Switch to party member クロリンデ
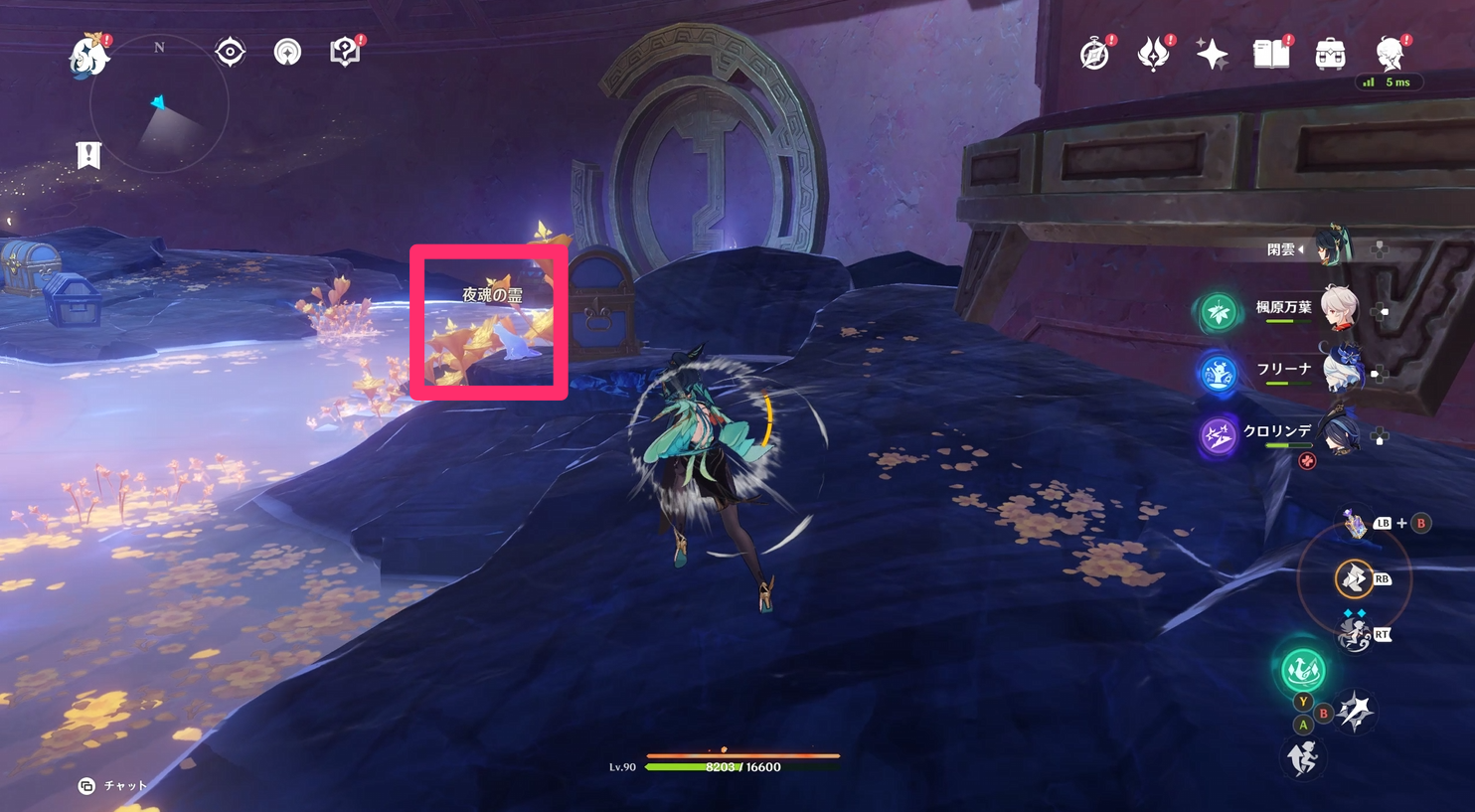 [x=1341, y=435]
